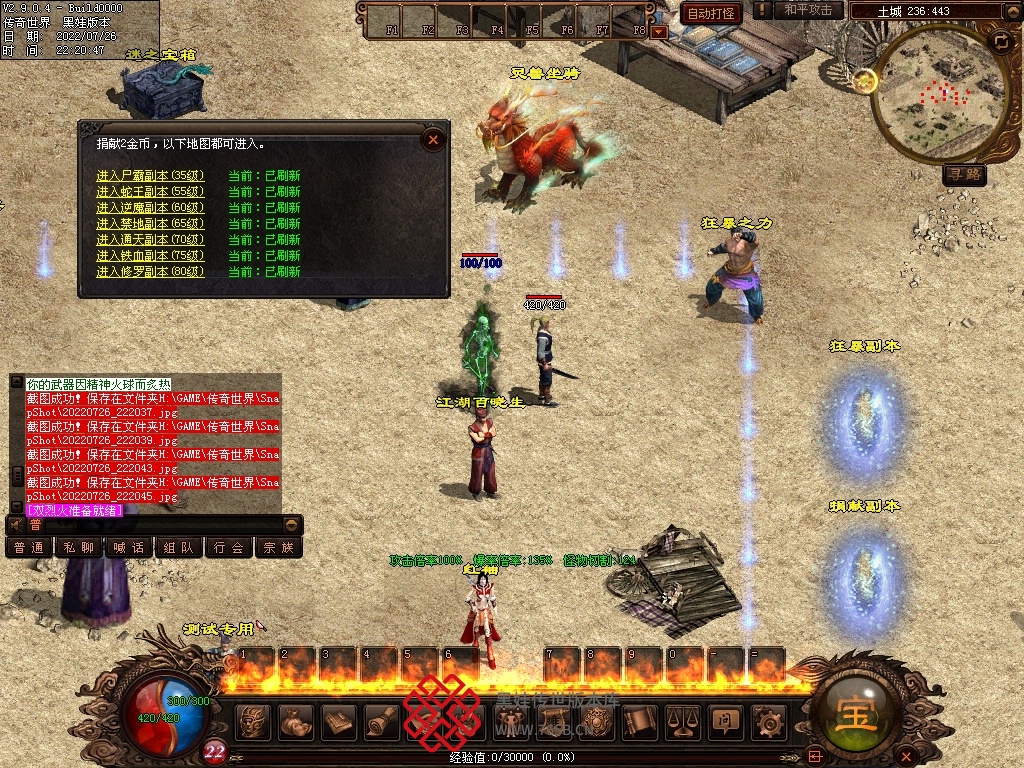Switch to the 行会 guild chat channel
1024x768 pixels.
point(229,547)
